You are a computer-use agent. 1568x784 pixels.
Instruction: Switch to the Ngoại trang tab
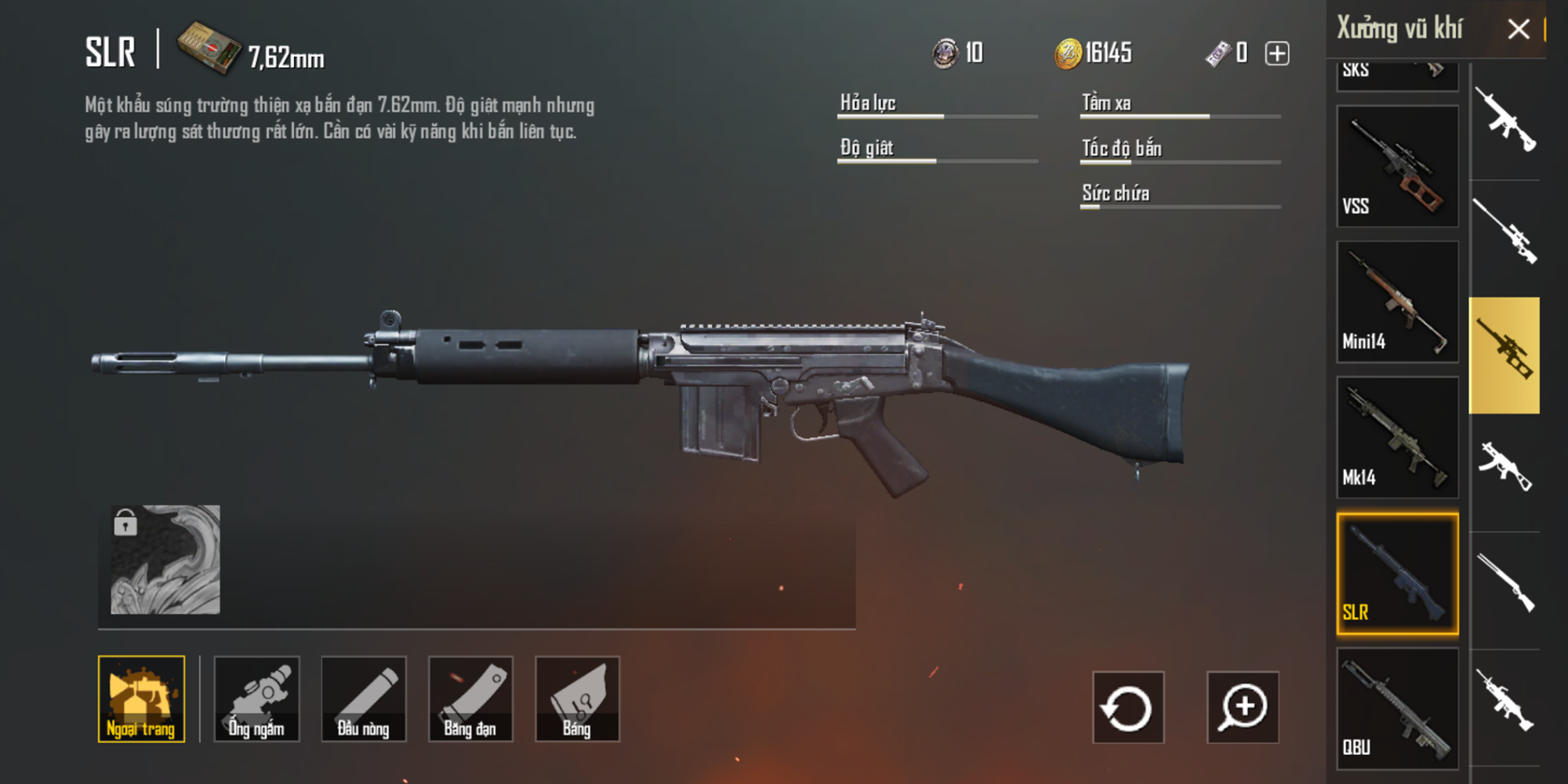[x=141, y=699]
